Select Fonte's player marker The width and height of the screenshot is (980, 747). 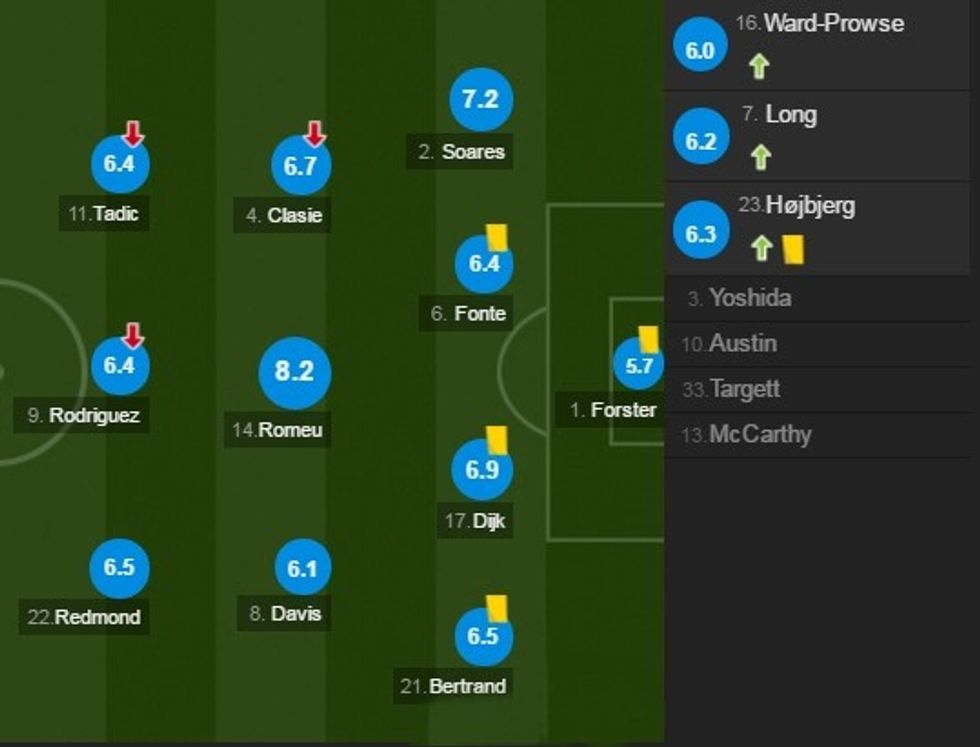[x=483, y=264]
